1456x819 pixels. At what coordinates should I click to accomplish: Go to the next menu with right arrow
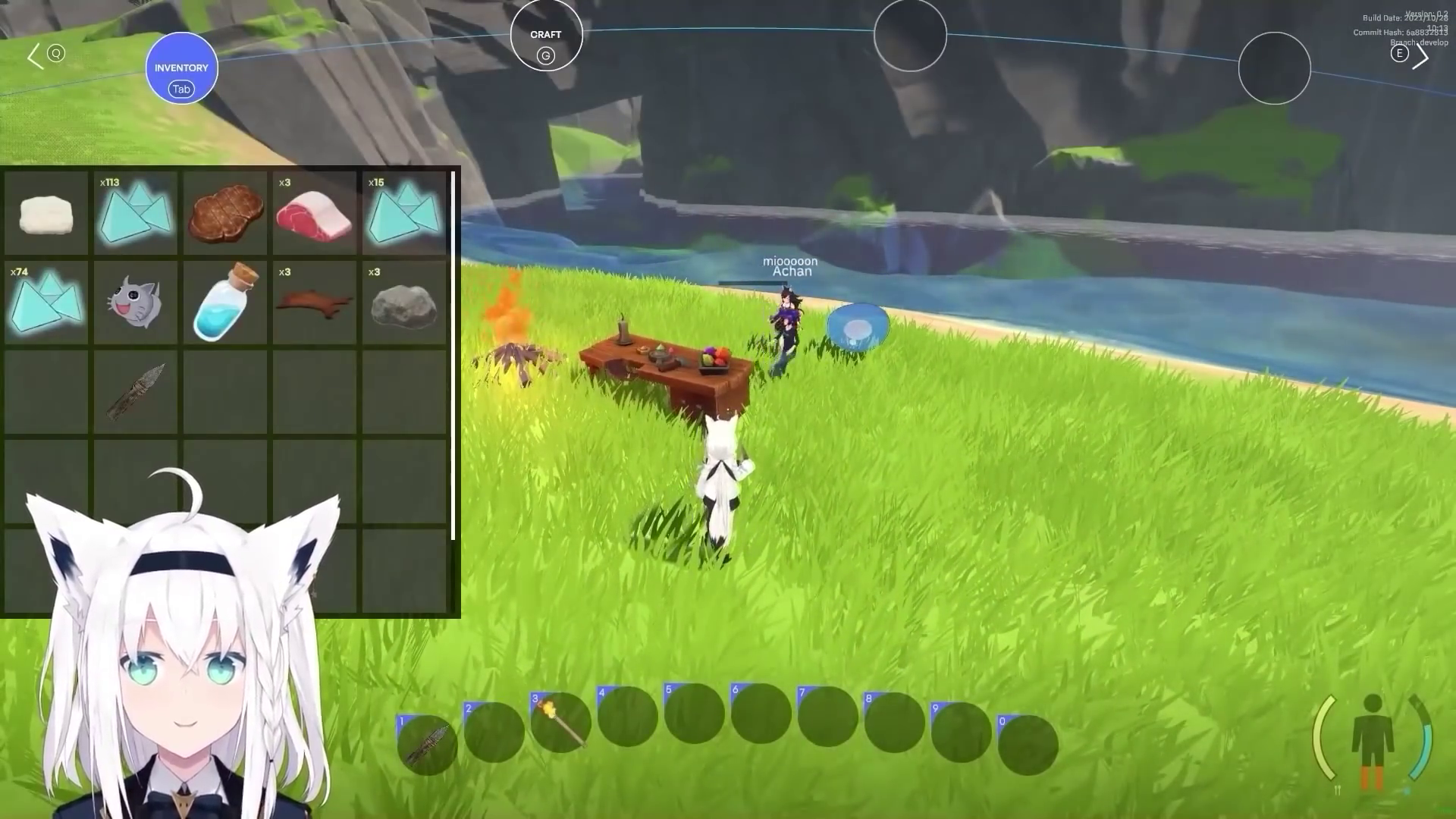[1420, 56]
